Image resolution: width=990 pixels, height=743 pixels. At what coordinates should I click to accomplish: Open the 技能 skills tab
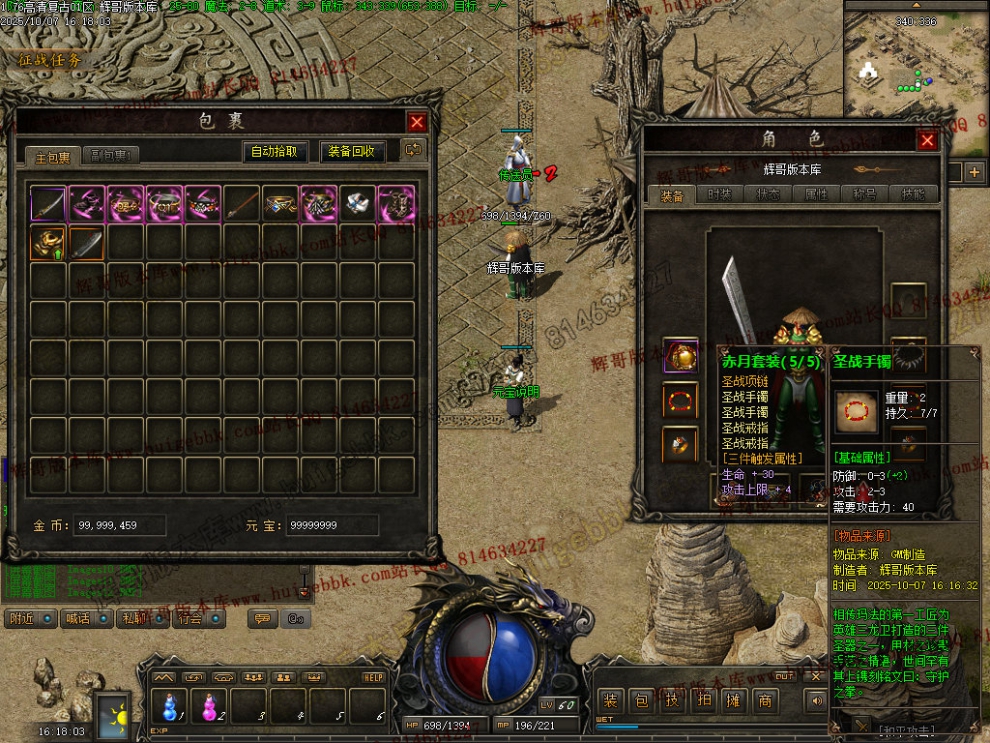coord(913,195)
